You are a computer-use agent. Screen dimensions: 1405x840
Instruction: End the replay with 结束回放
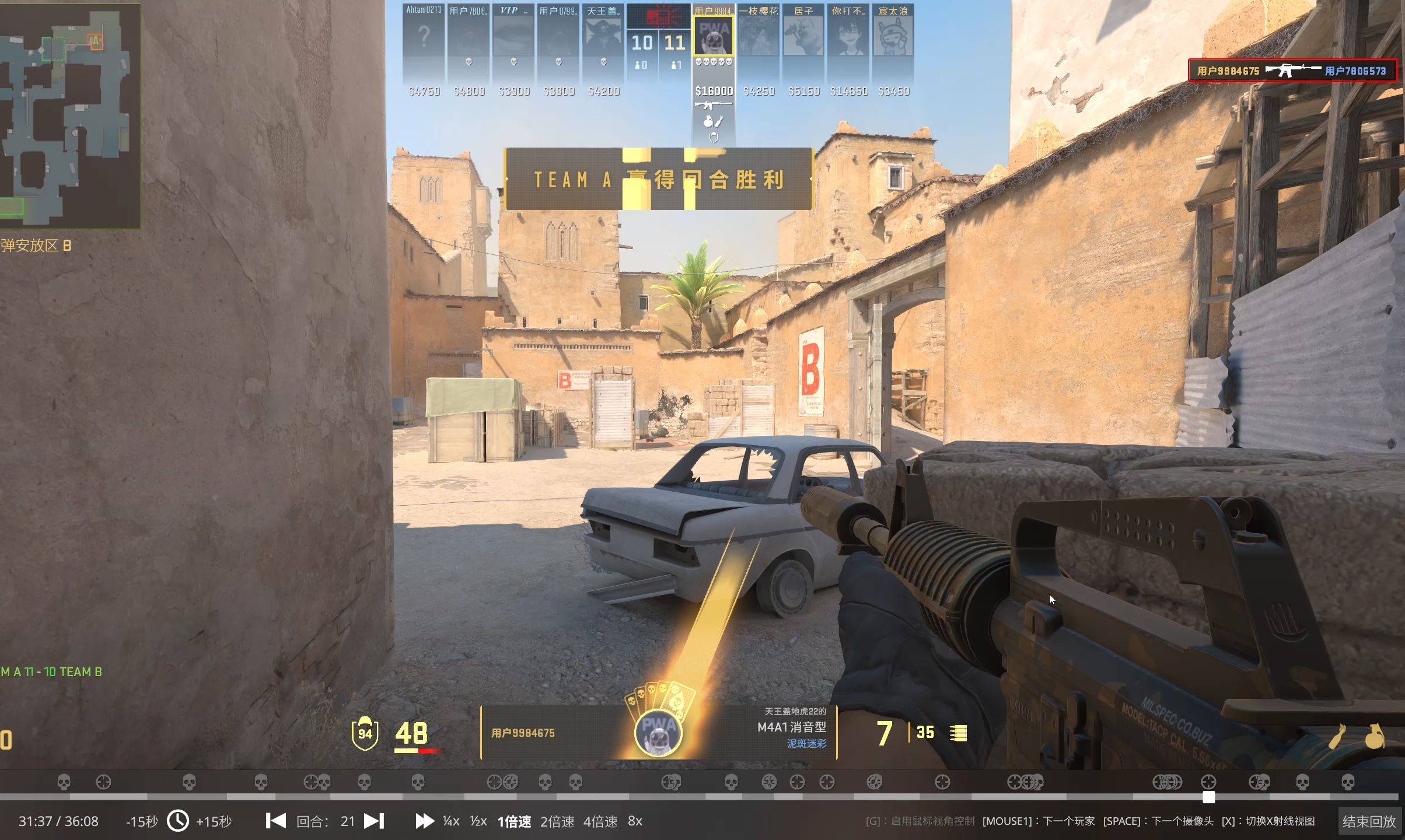coord(1369,821)
